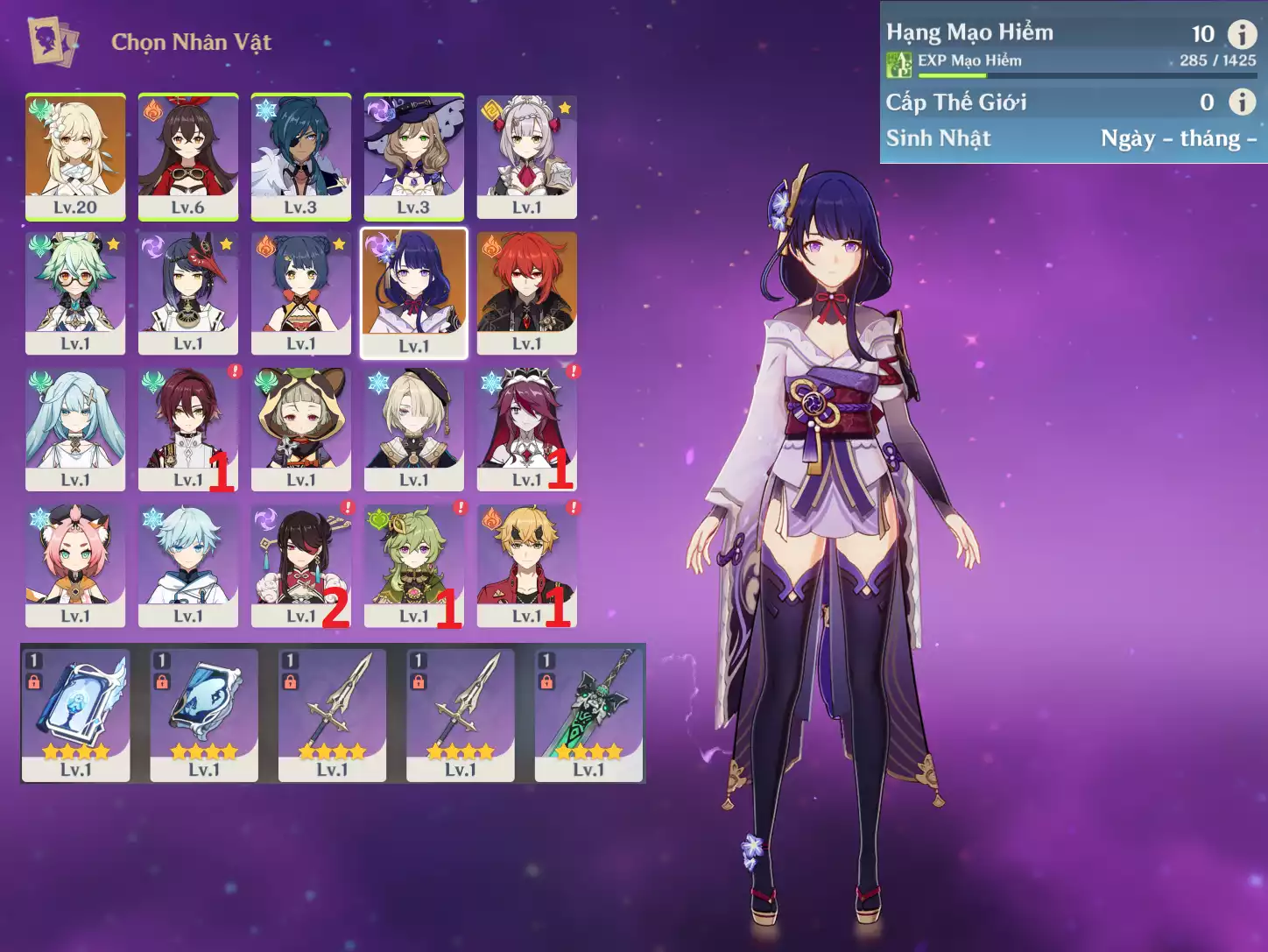
Task: Select red-haired Diluc's card
Action: click(526, 293)
